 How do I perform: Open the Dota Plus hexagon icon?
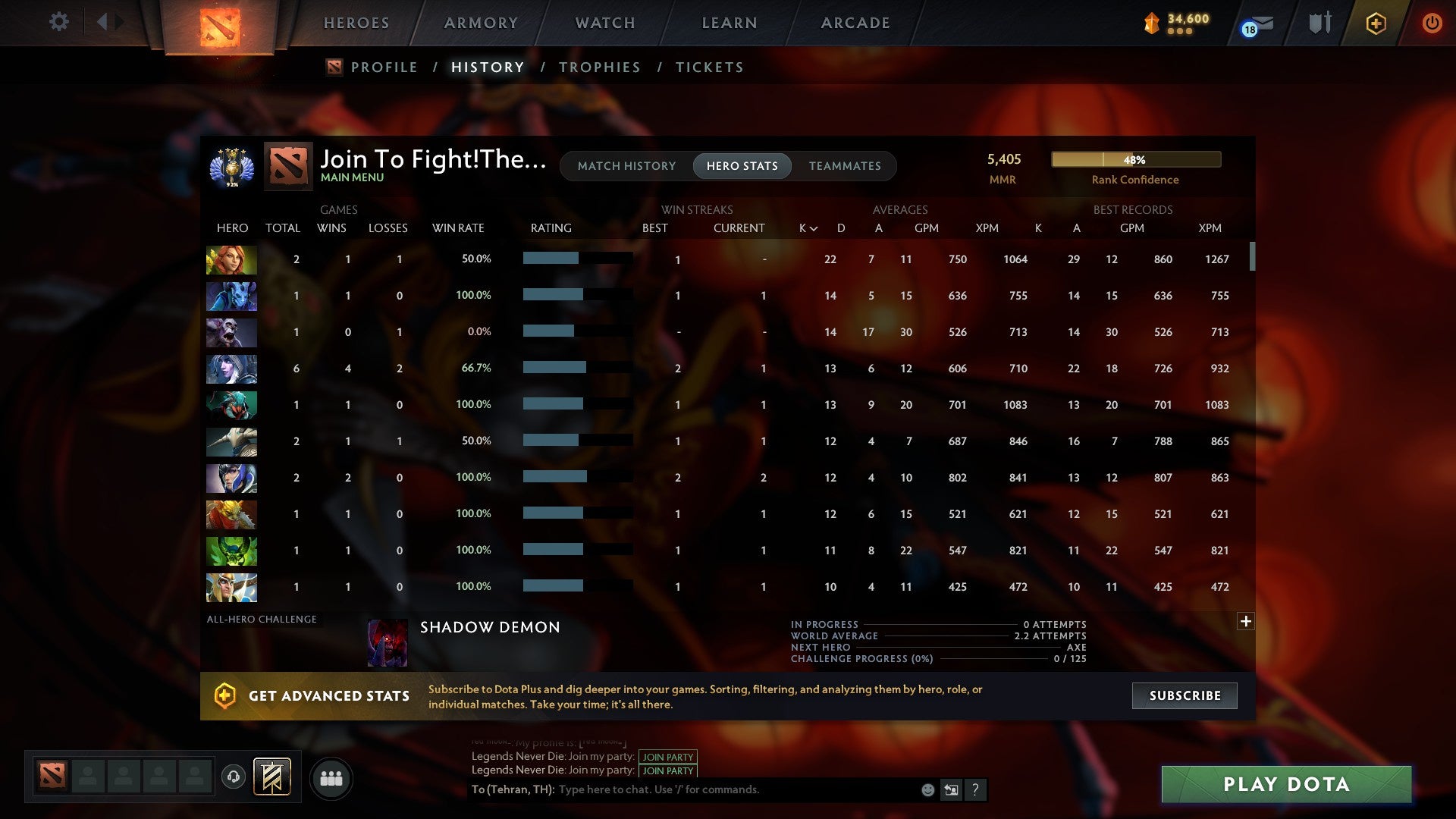[1376, 23]
